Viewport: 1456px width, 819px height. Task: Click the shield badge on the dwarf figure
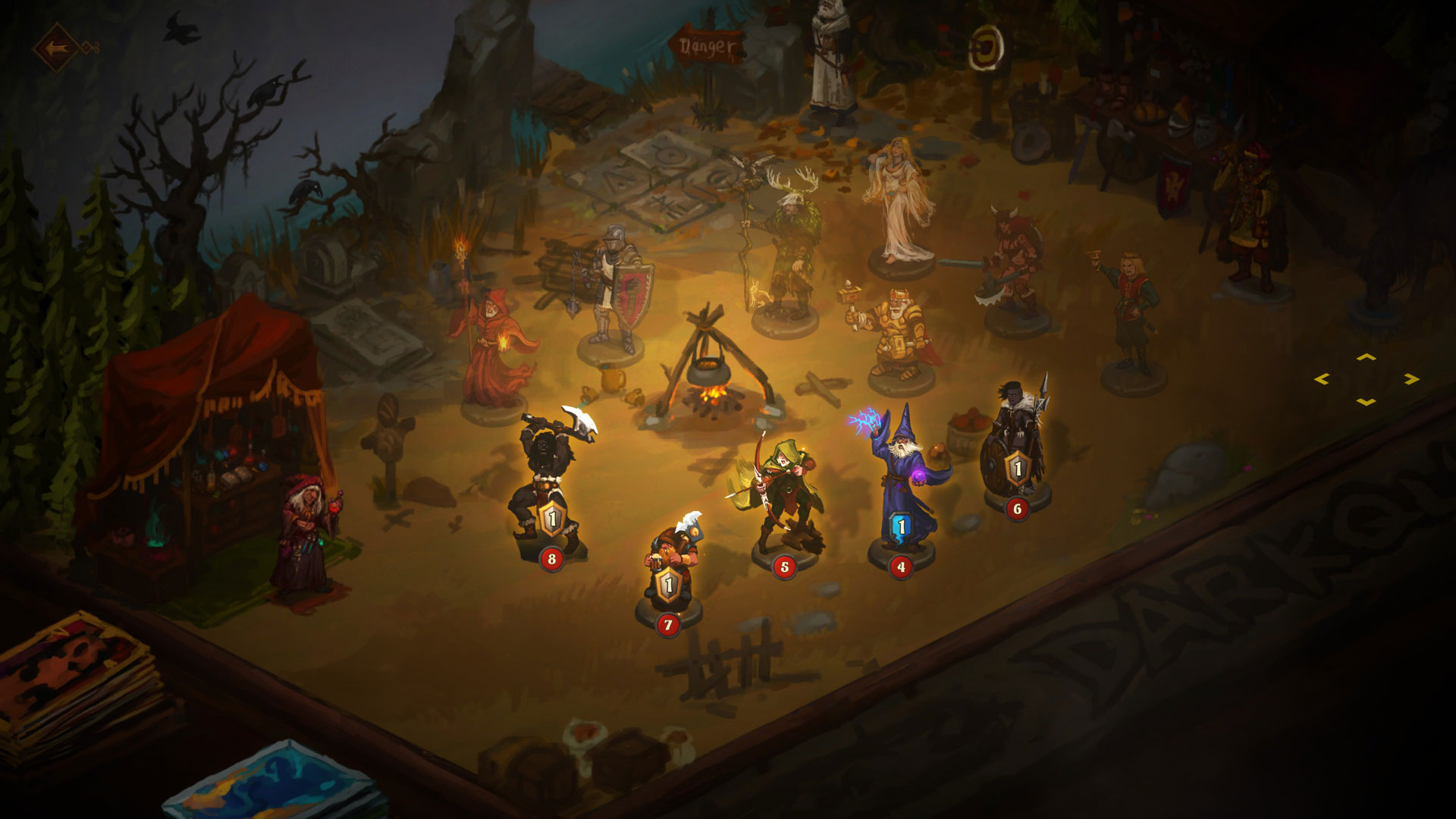coord(668,584)
